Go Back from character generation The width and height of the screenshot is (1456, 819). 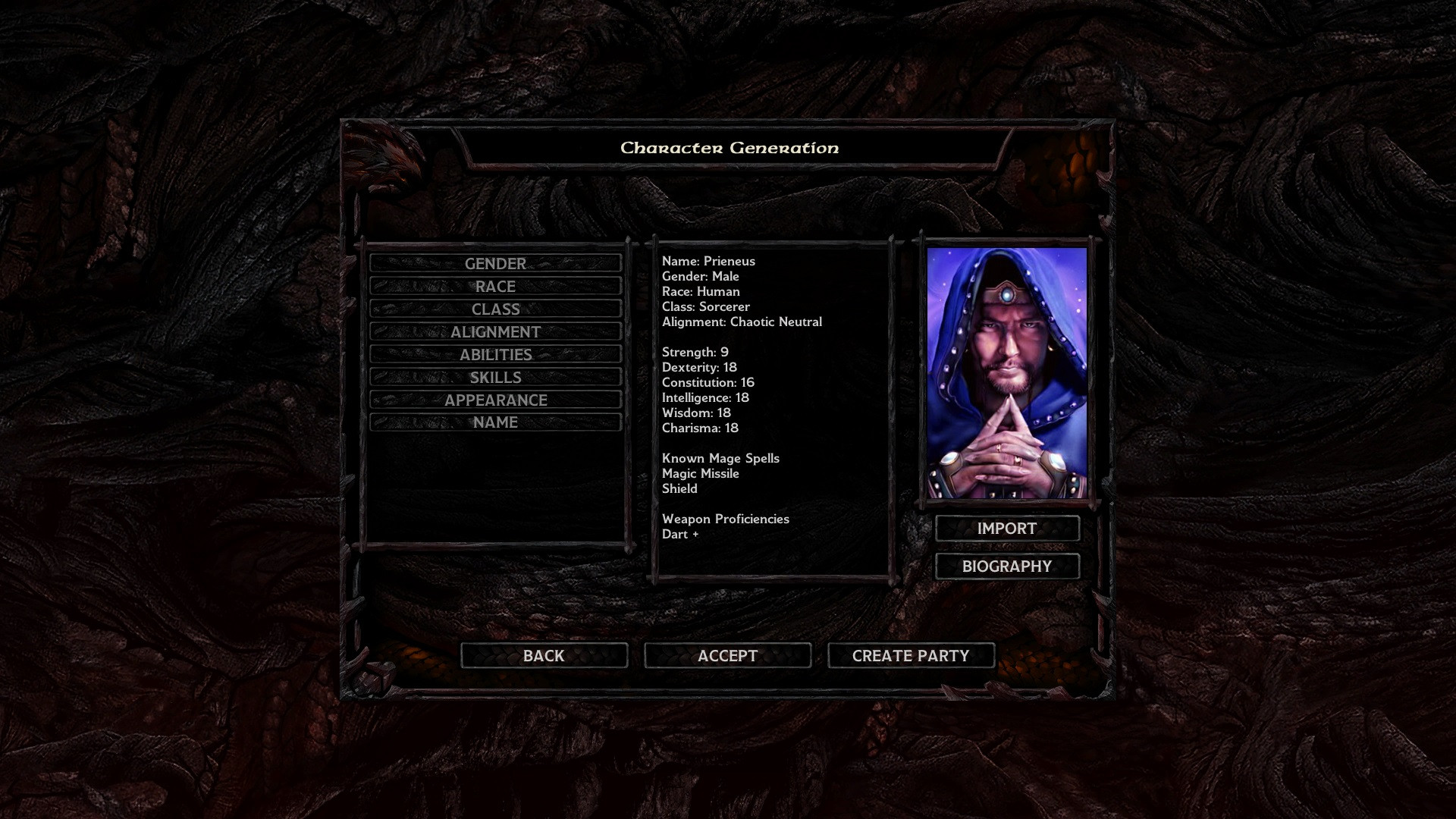(544, 656)
